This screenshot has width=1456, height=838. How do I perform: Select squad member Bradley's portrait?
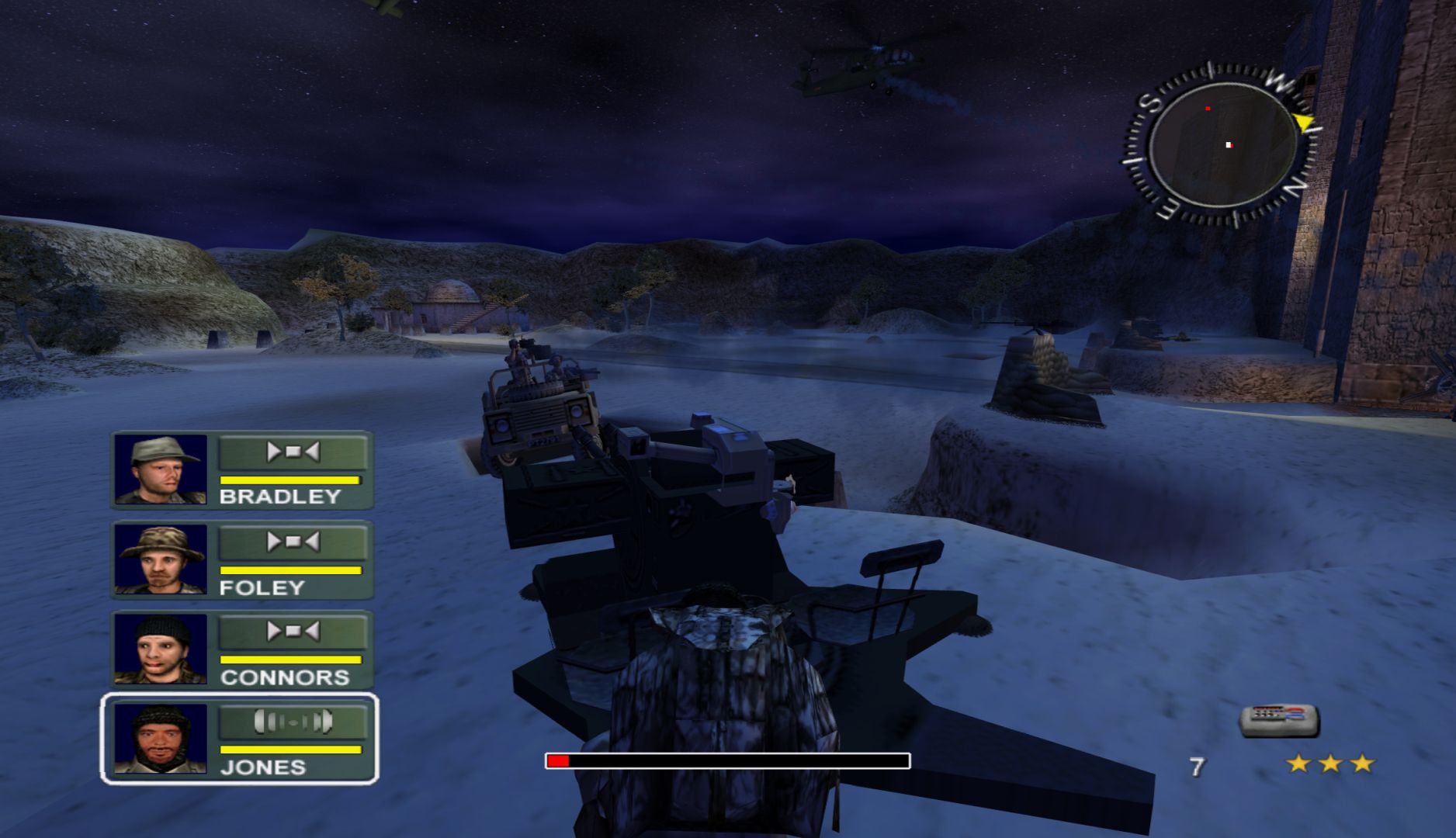161,469
